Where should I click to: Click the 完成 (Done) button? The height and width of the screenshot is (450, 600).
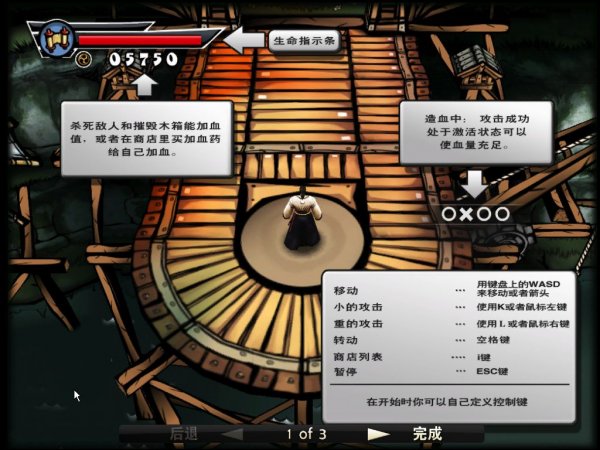pyautogui.click(x=427, y=434)
